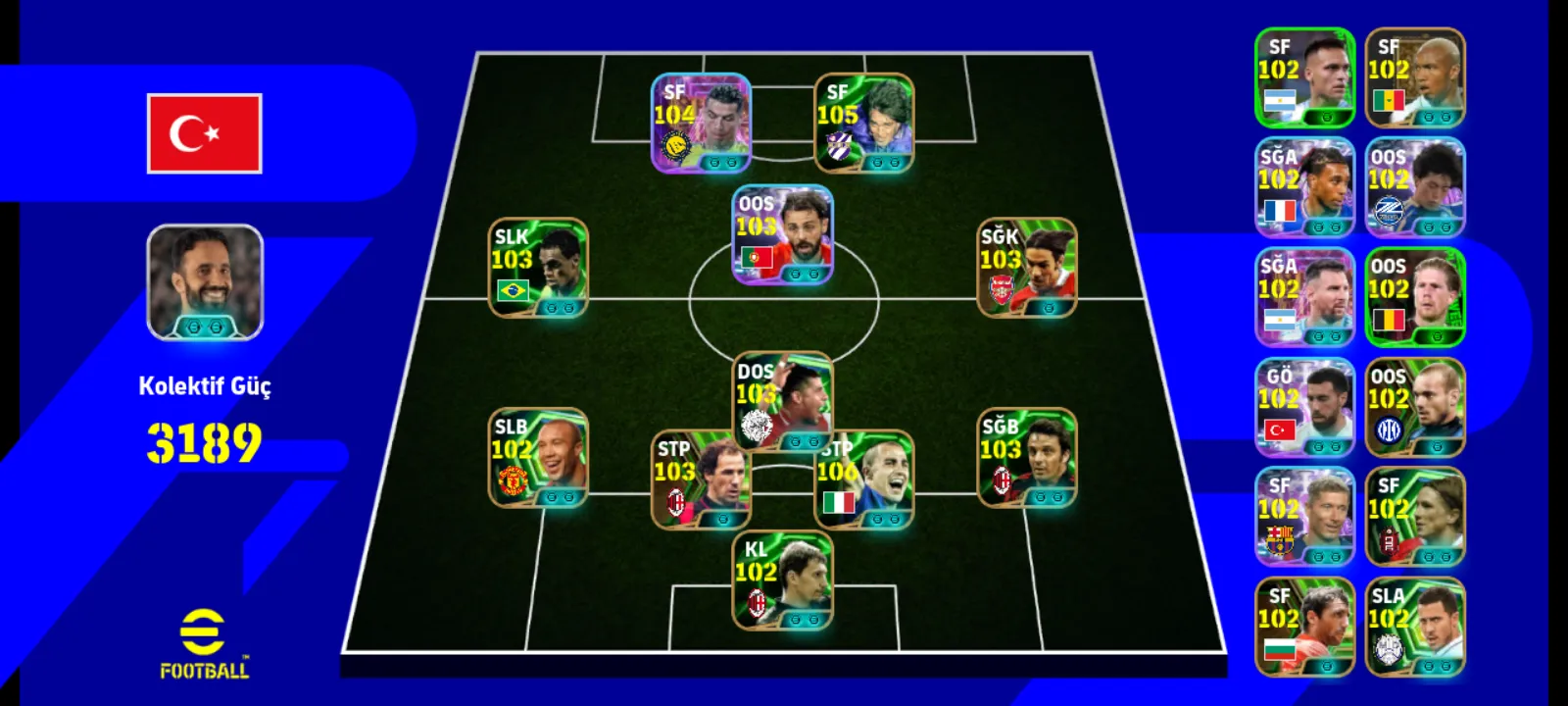Select the SF 104 striker card

coord(701,124)
